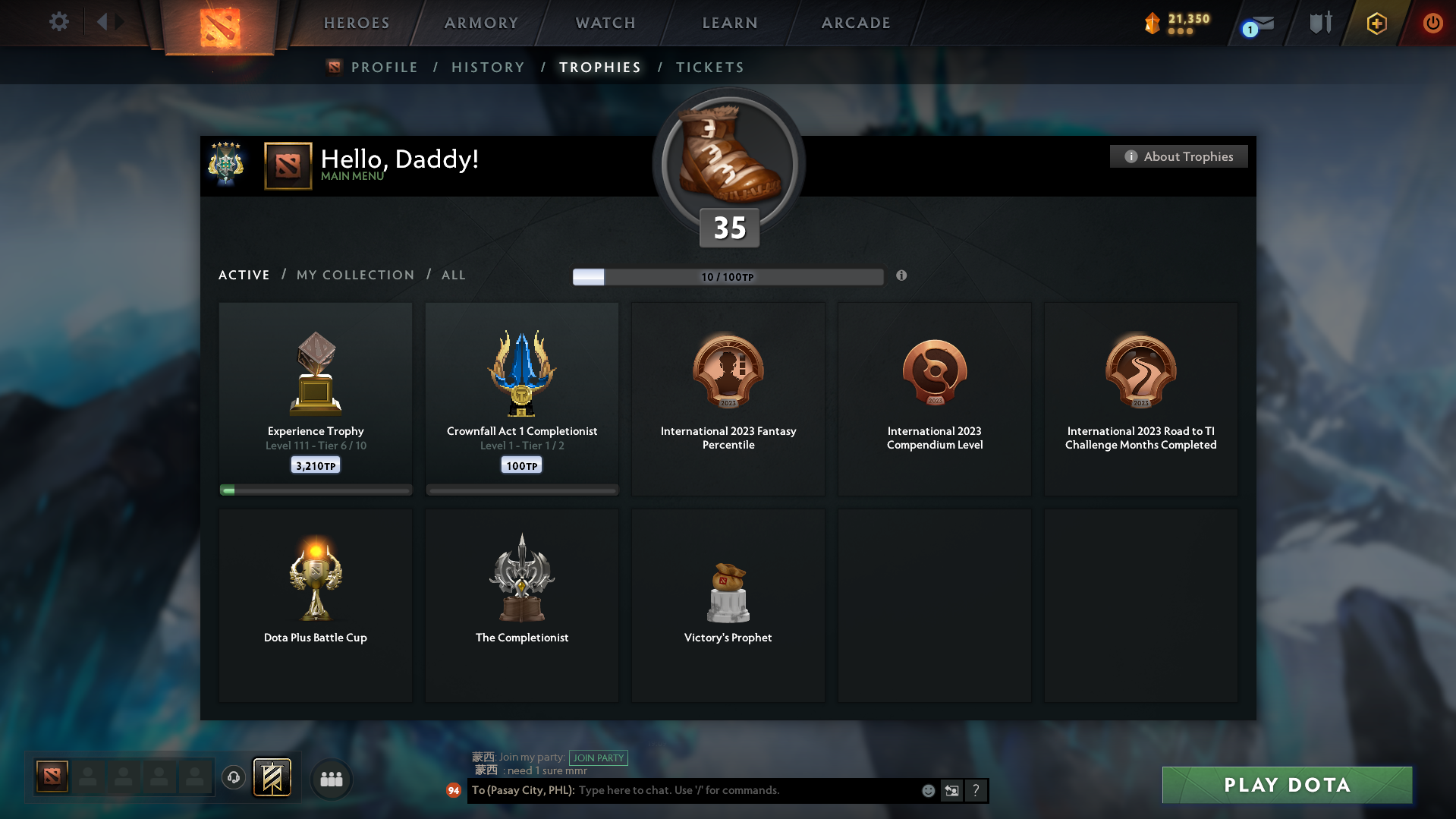Select the ARCADE menu item
This screenshot has height=819, width=1456.
click(856, 23)
